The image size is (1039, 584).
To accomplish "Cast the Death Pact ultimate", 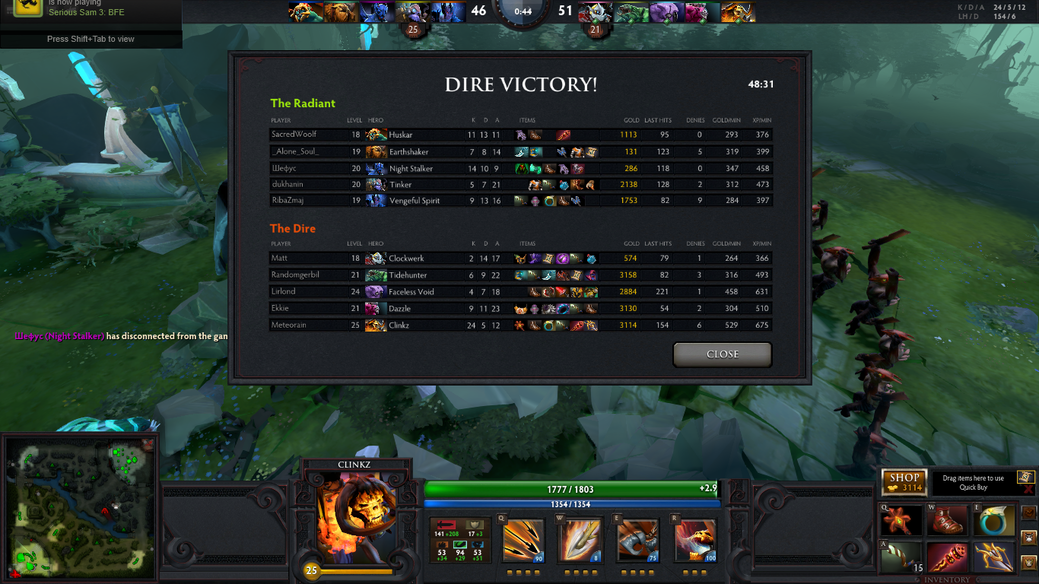I will point(694,543).
